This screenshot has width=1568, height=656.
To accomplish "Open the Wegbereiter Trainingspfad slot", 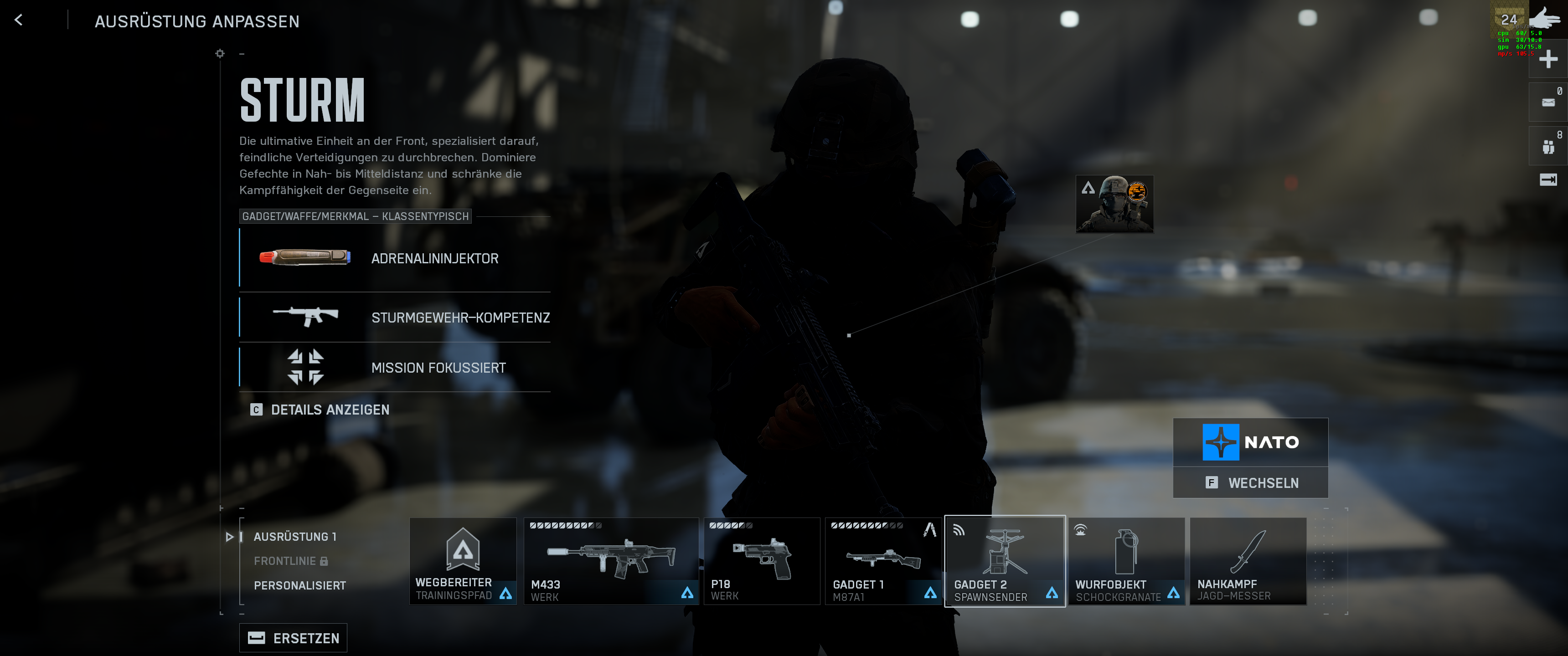I will pyautogui.click(x=463, y=561).
